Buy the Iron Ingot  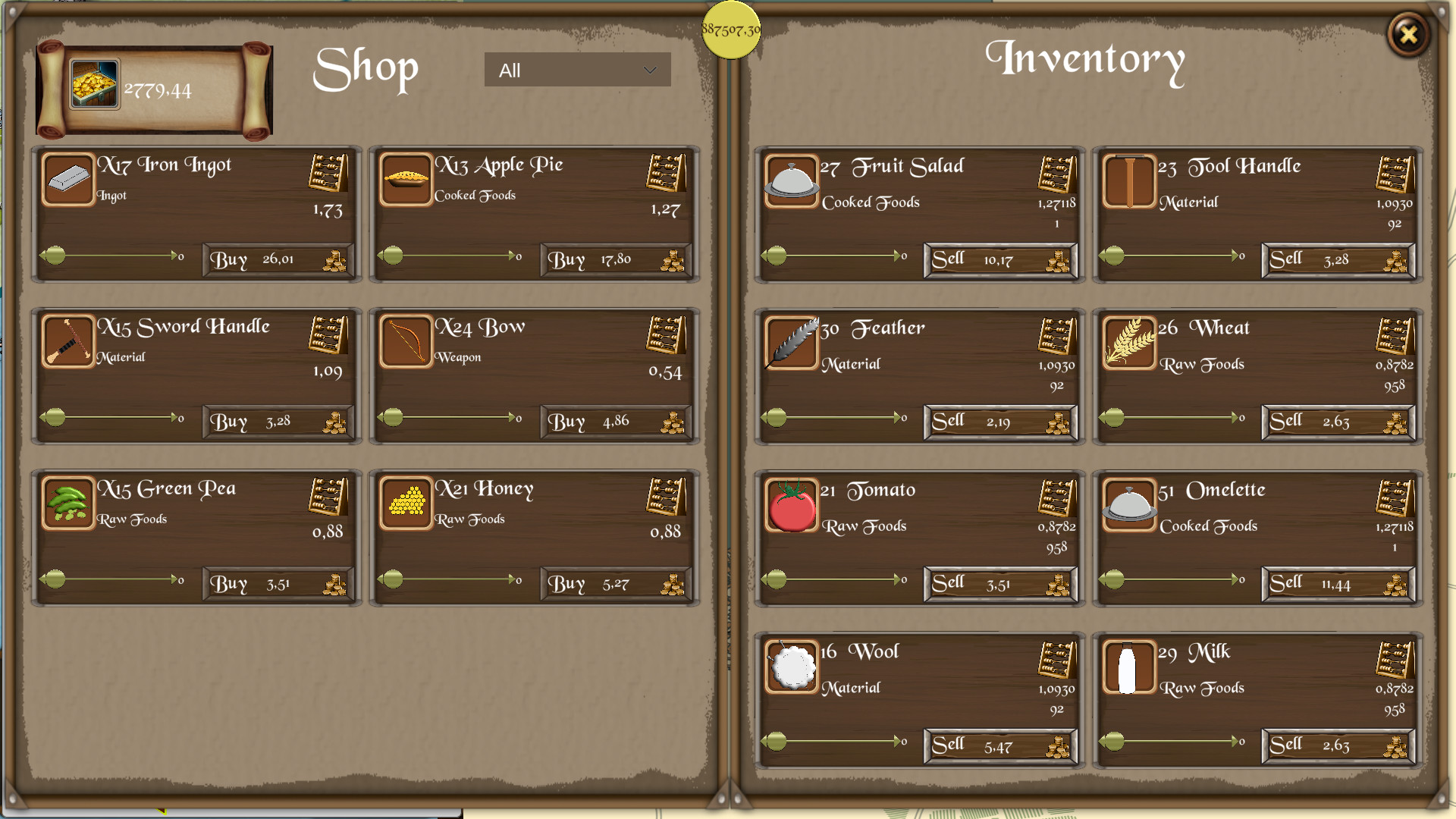tap(278, 259)
